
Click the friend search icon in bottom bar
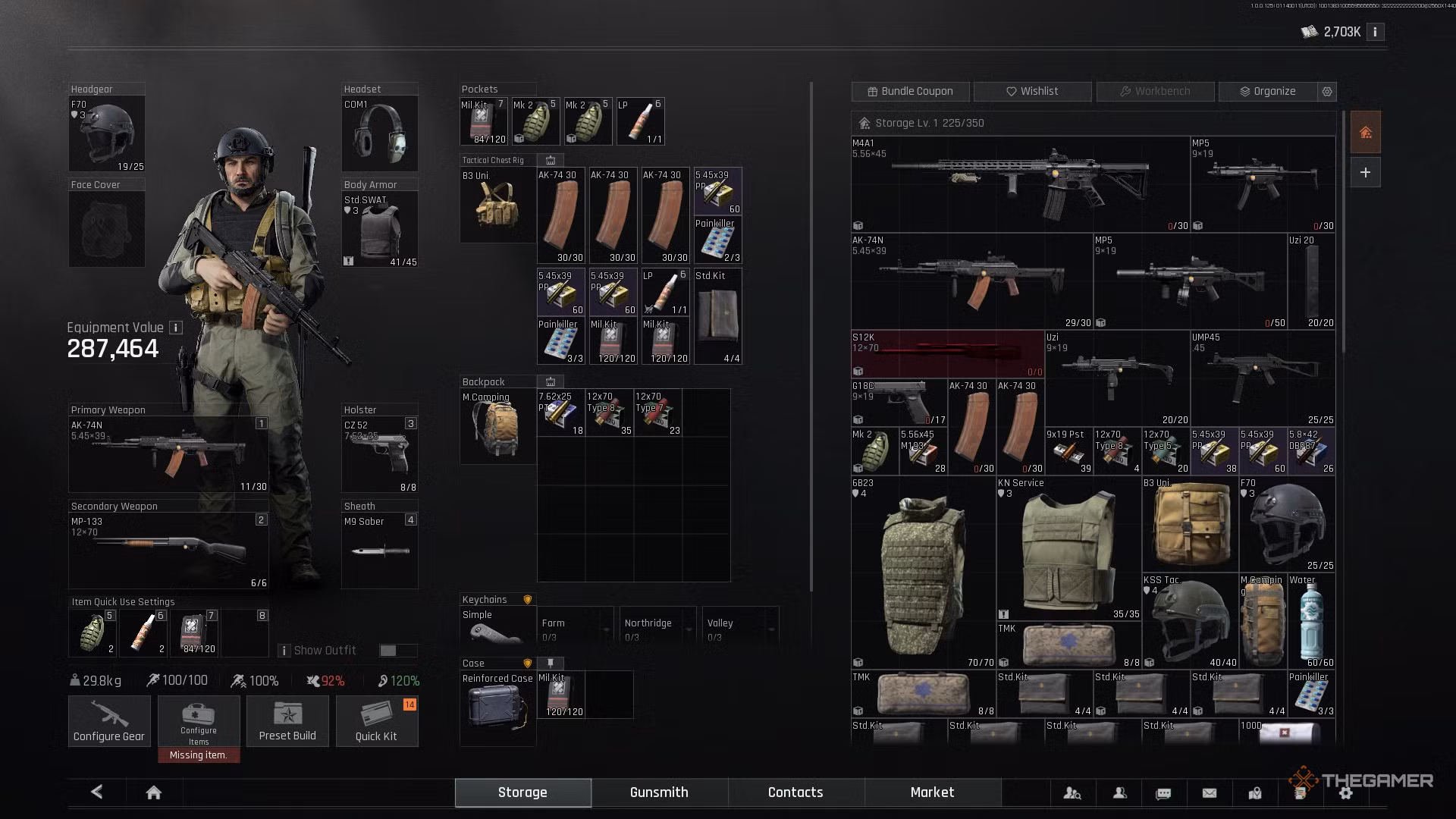1073,792
